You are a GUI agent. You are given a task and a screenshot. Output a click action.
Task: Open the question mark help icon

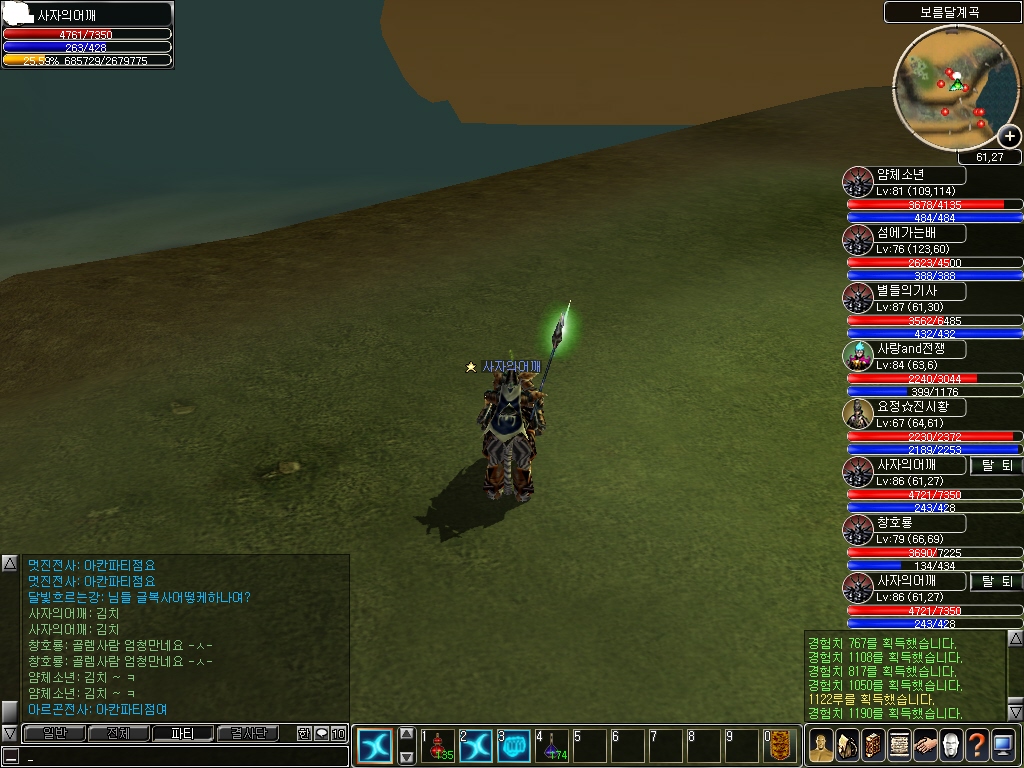[977, 746]
